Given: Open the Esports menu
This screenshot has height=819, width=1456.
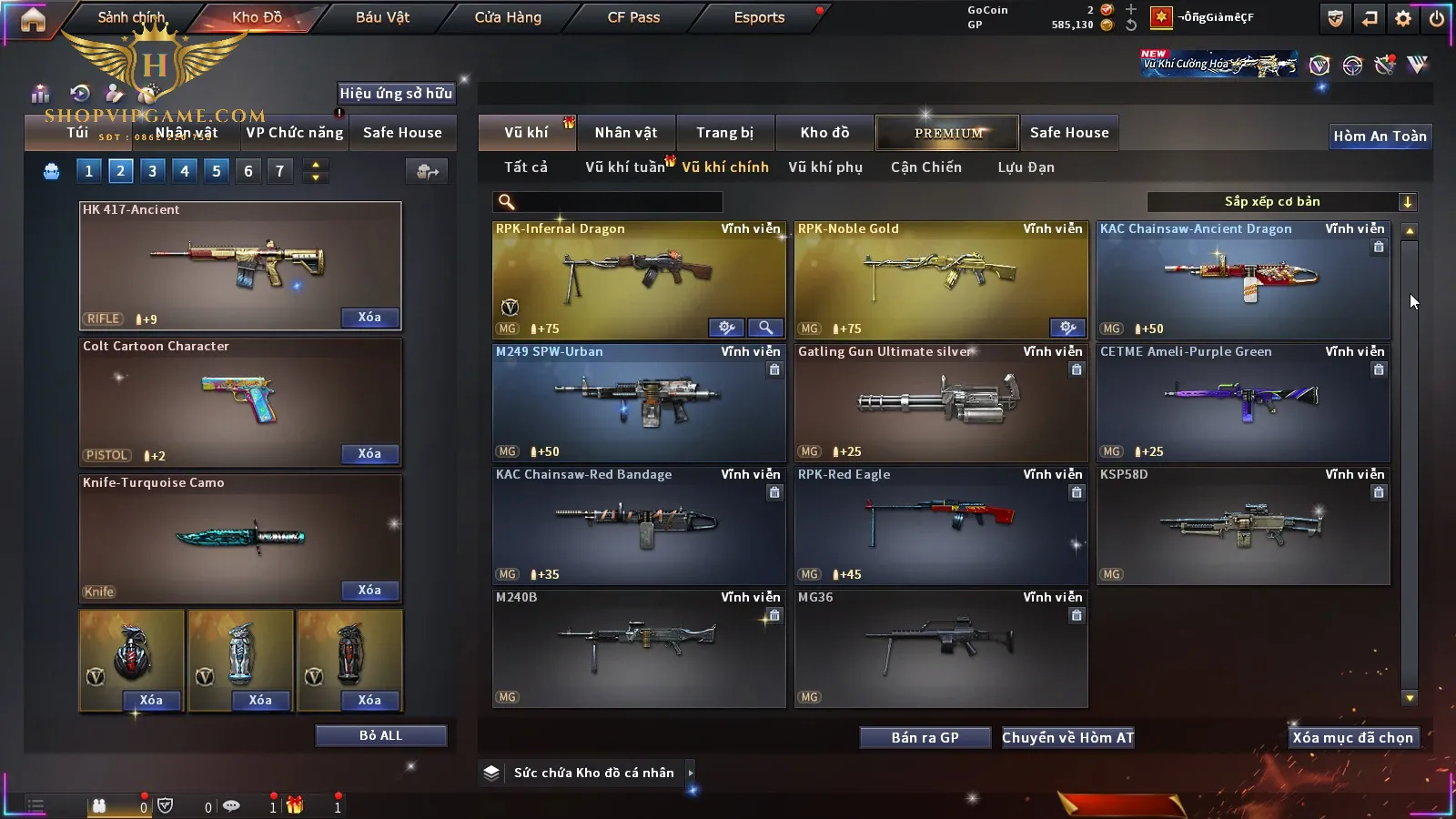Looking at the screenshot, I should coord(759,17).
